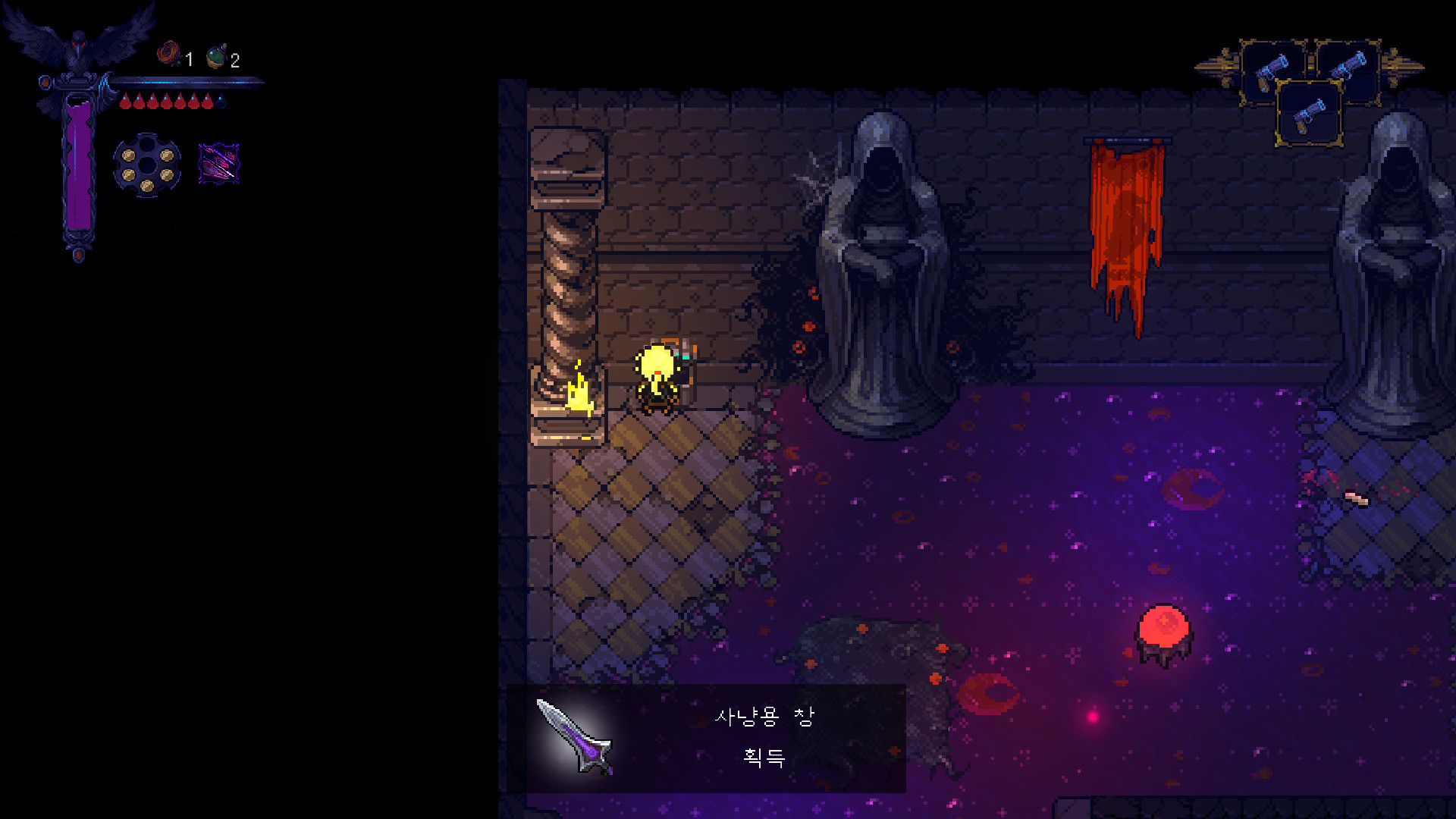The image size is (1456, 819).
Task: Select the purple claw slash ability icon
Action: point(218,163)
